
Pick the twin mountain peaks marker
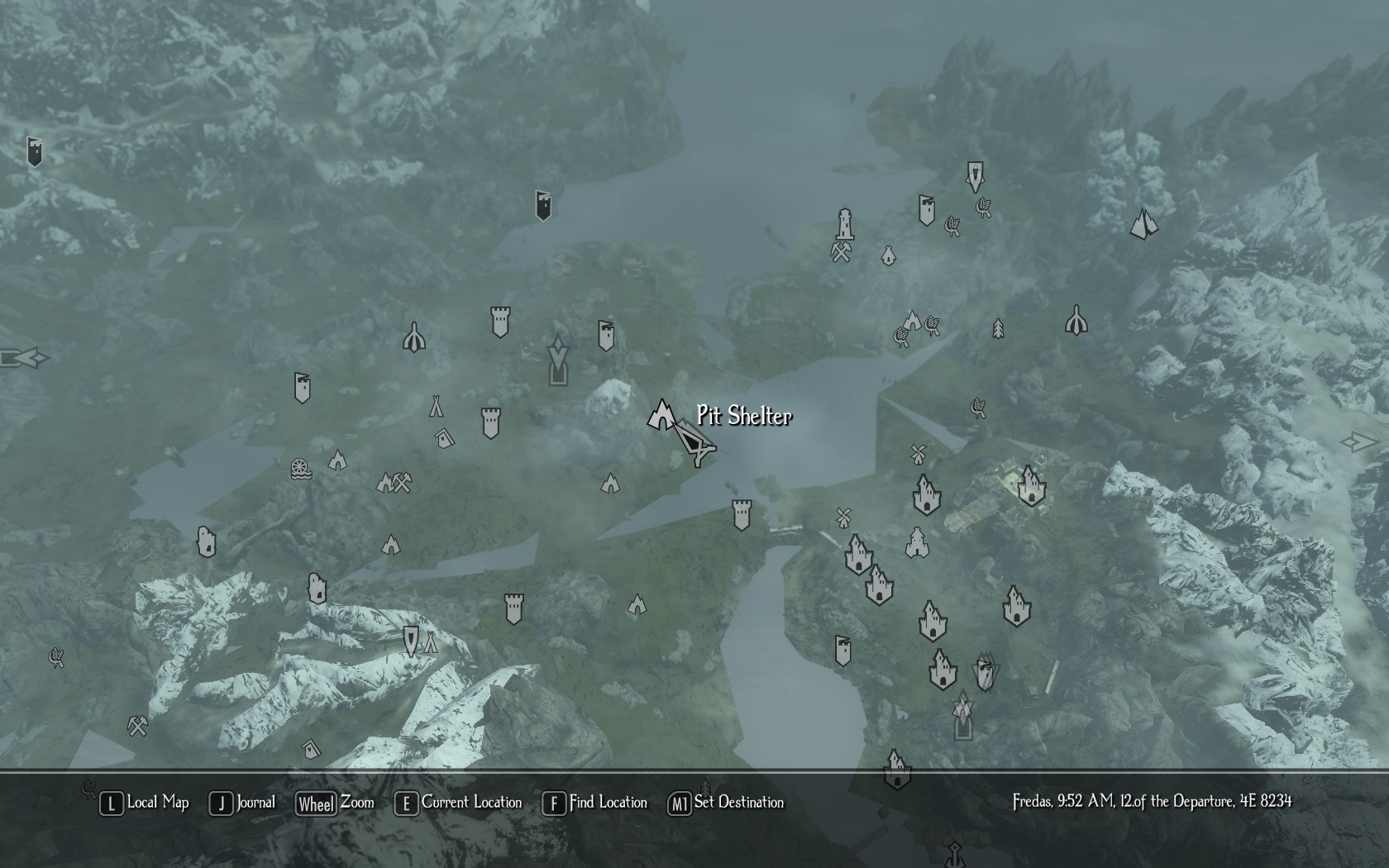[1144, 223]
